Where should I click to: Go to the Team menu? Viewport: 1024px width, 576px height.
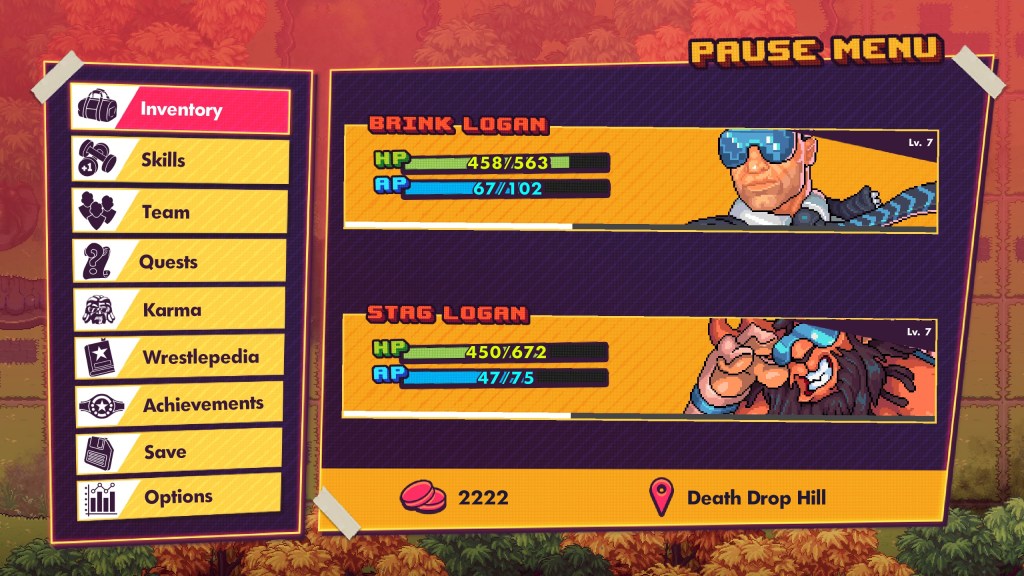(x=180, y=212)
